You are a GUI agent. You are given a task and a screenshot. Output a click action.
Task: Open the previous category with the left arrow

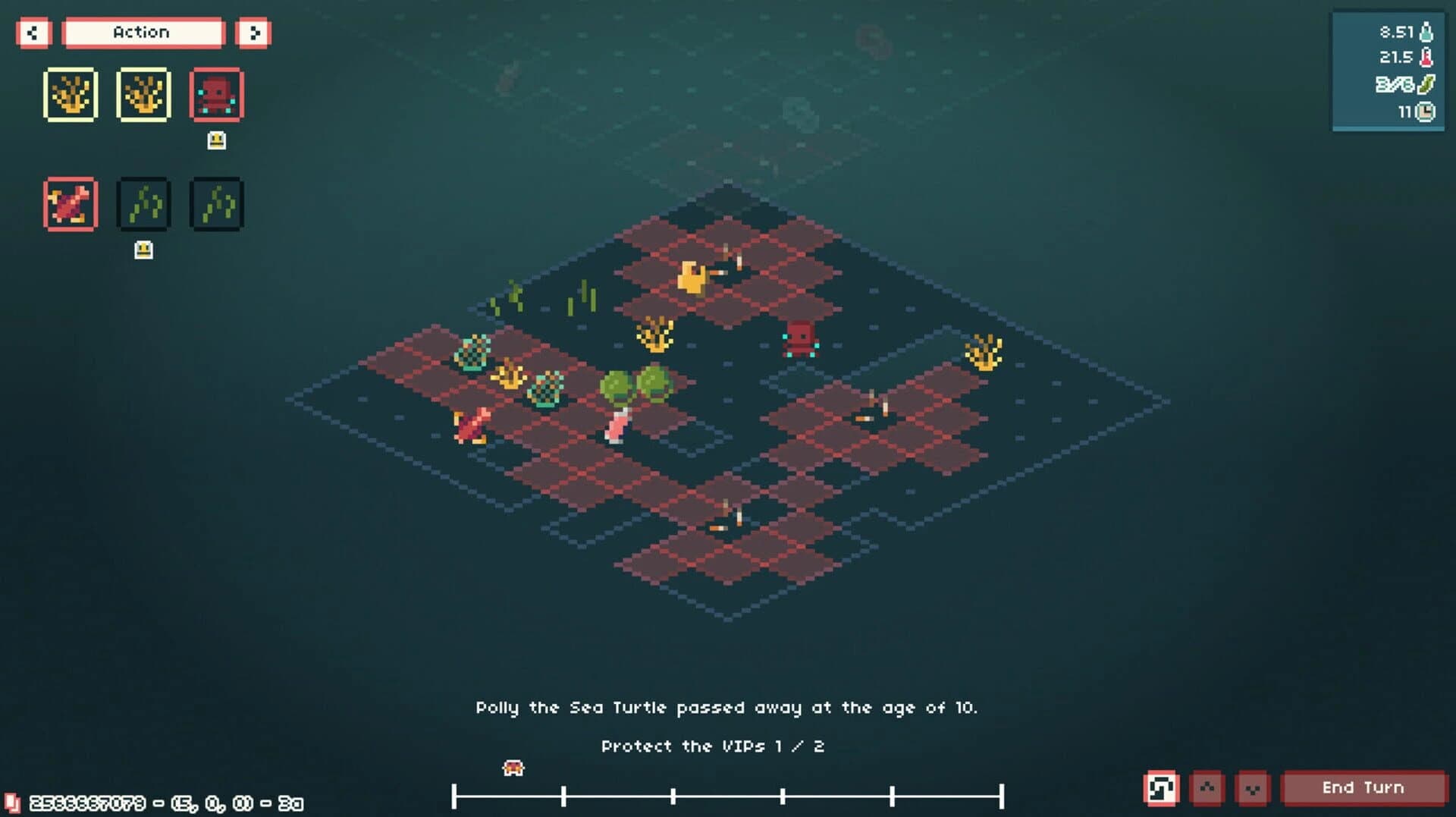pyautogui.click(x=33, y=33)
